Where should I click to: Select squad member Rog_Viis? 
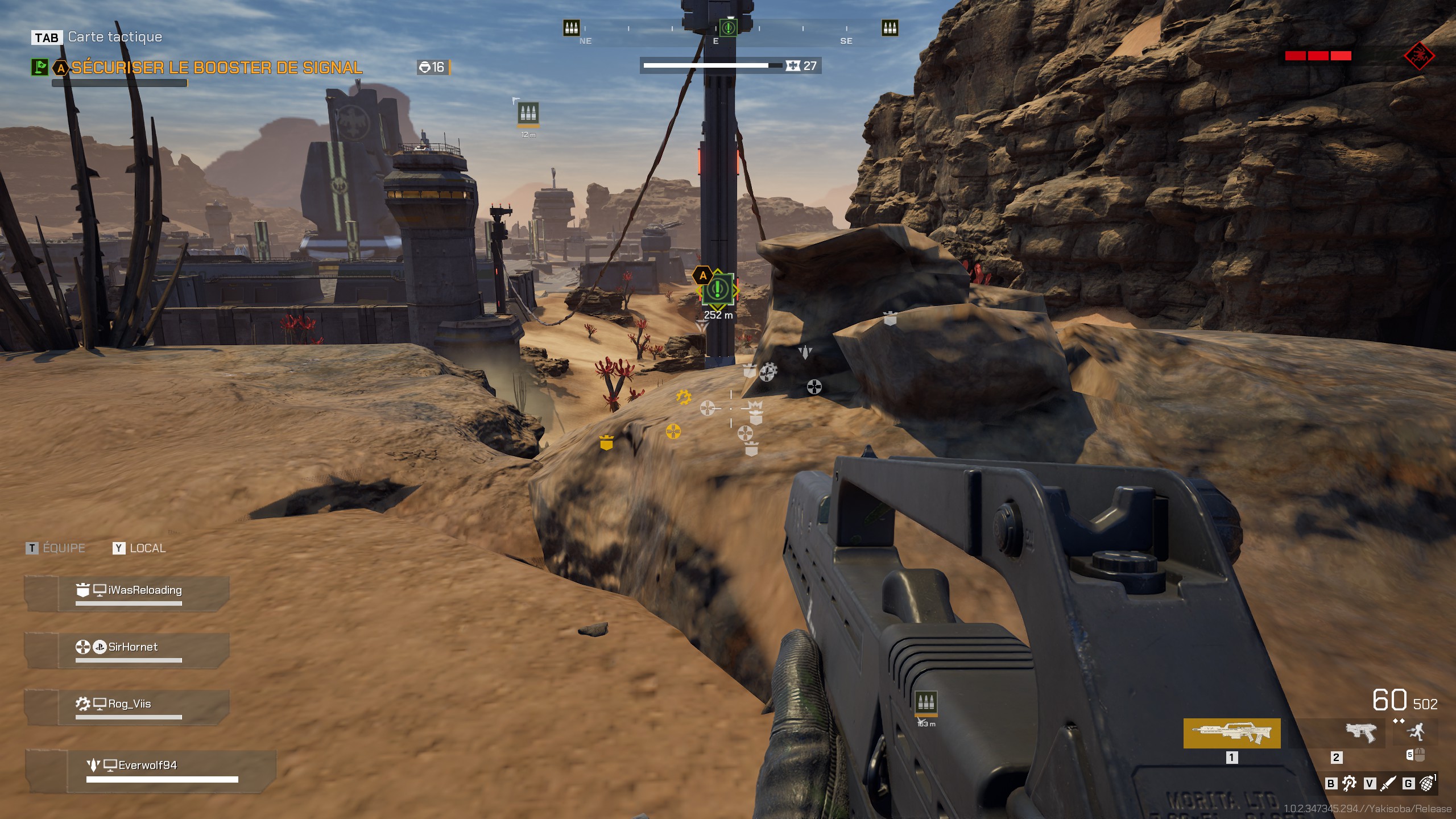point(129,704)
